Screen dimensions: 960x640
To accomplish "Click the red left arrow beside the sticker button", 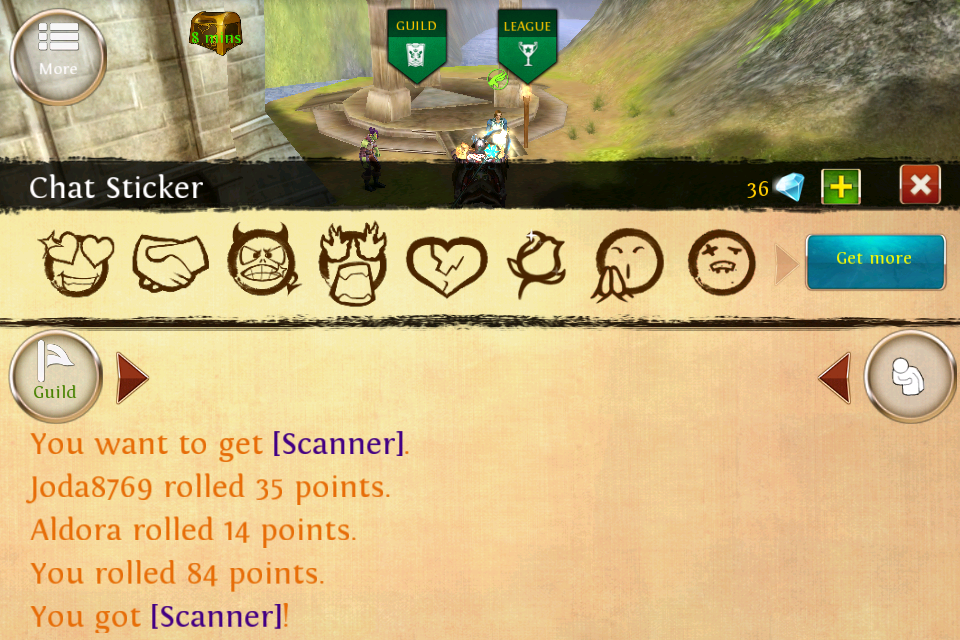I will pyautogui.click(x=836, y=378).
